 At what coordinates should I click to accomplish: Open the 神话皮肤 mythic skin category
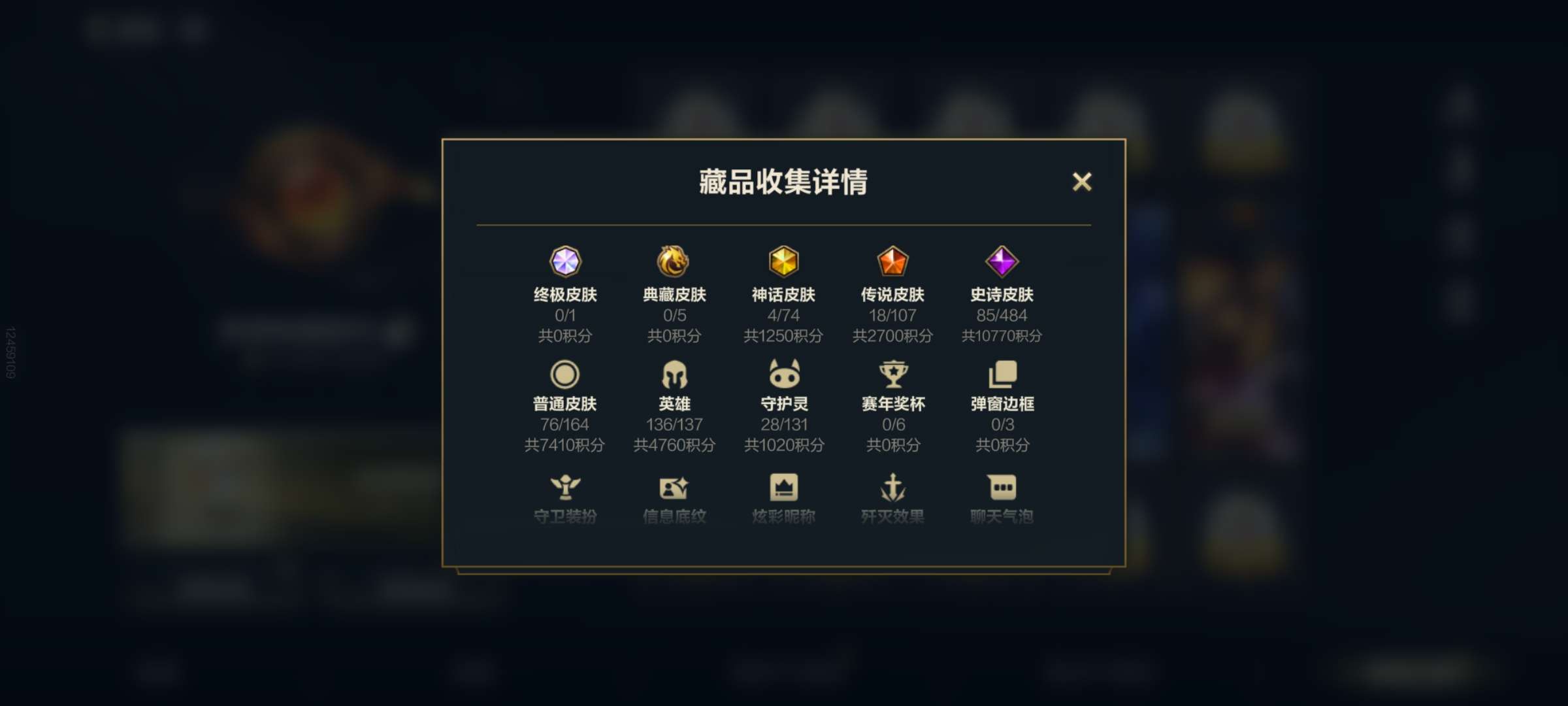tap(784, 262)
